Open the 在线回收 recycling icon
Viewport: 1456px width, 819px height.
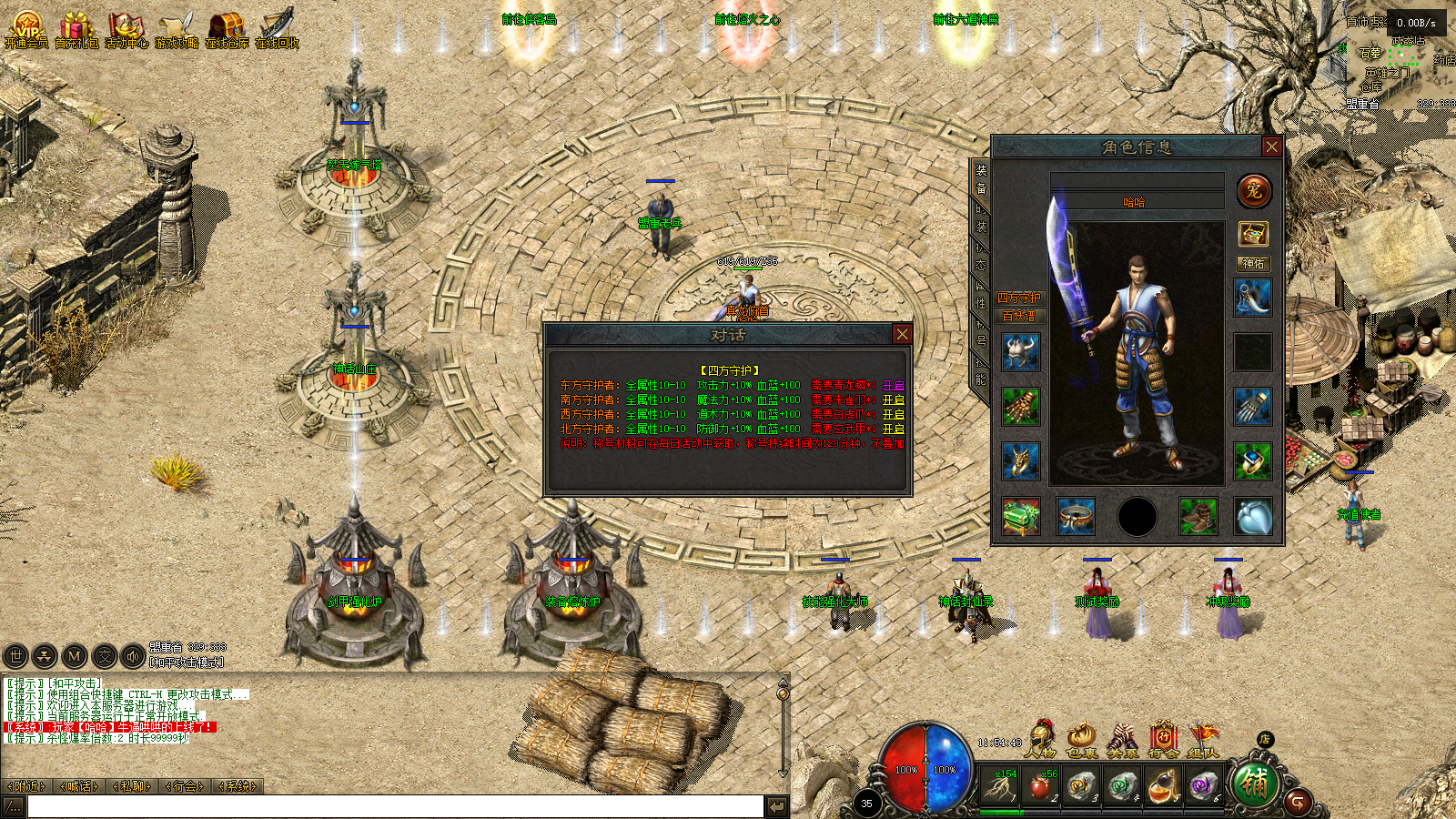click(x=277, y=28)
